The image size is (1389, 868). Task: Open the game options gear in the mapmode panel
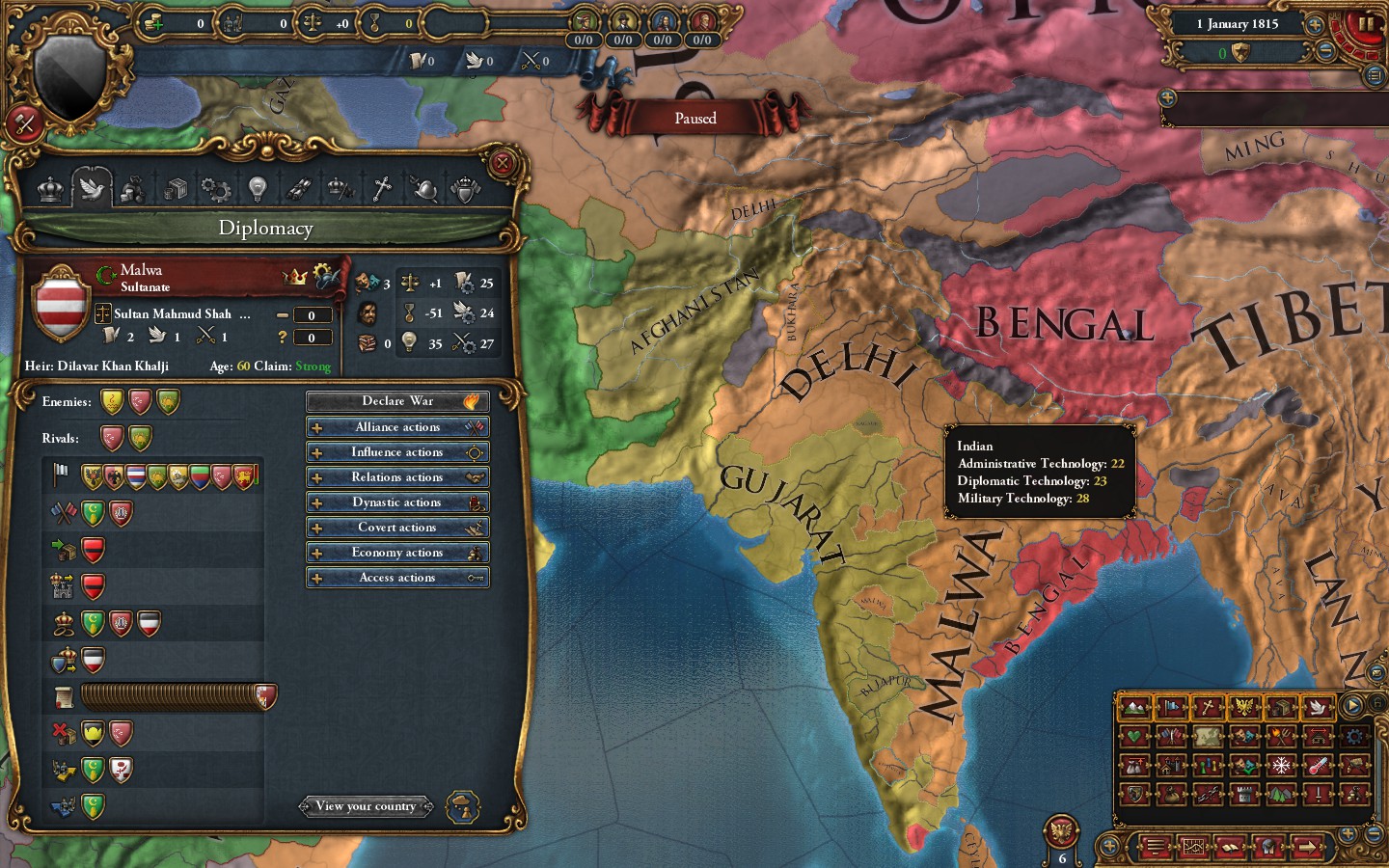click(1354, 737)
